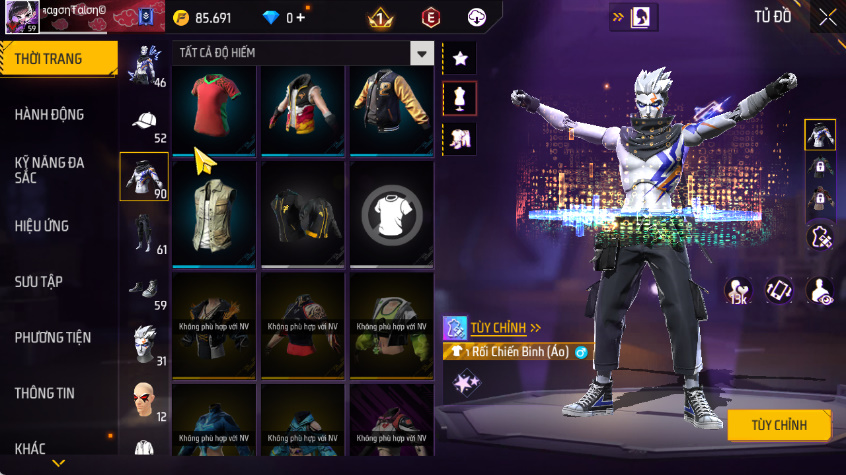The image size is (846, 475).
Task: Select the white shirt placeholder slot
Action: tap(391, 212)
